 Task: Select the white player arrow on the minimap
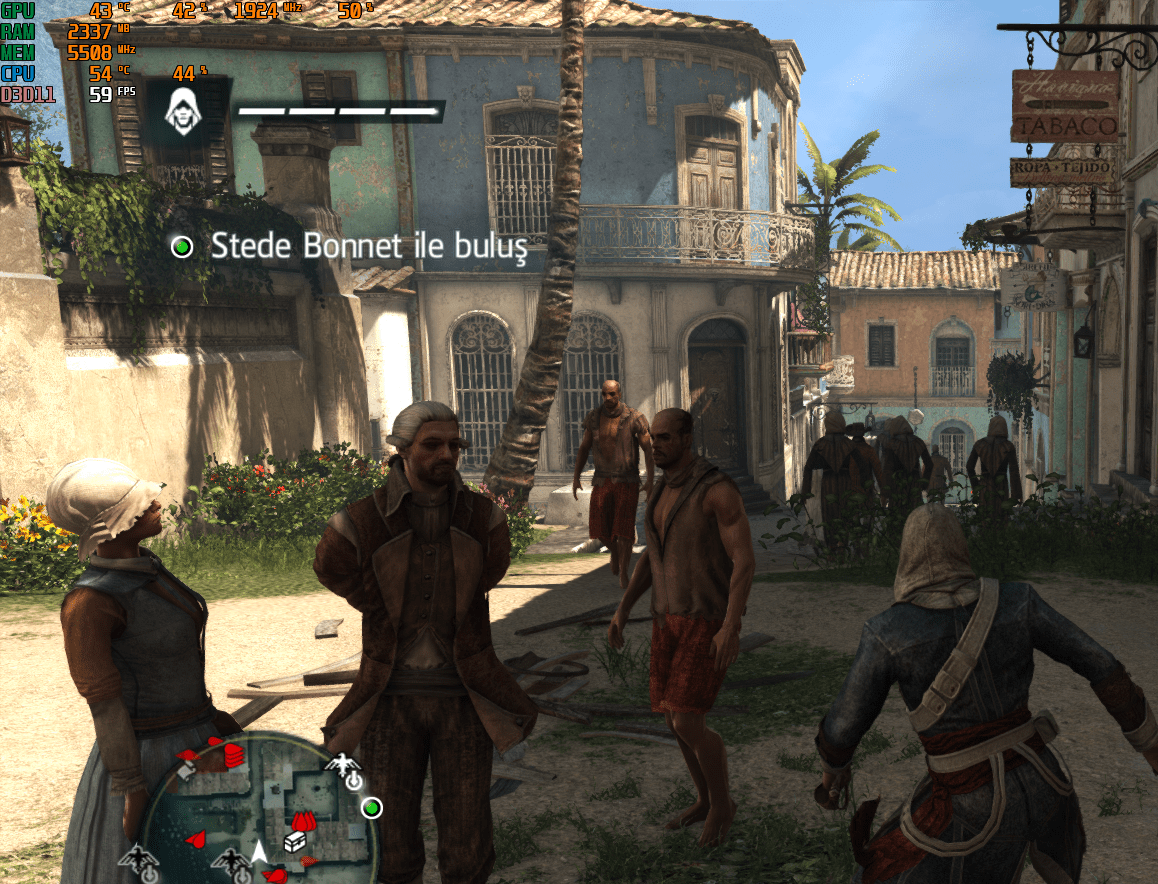tap(259, 852)
